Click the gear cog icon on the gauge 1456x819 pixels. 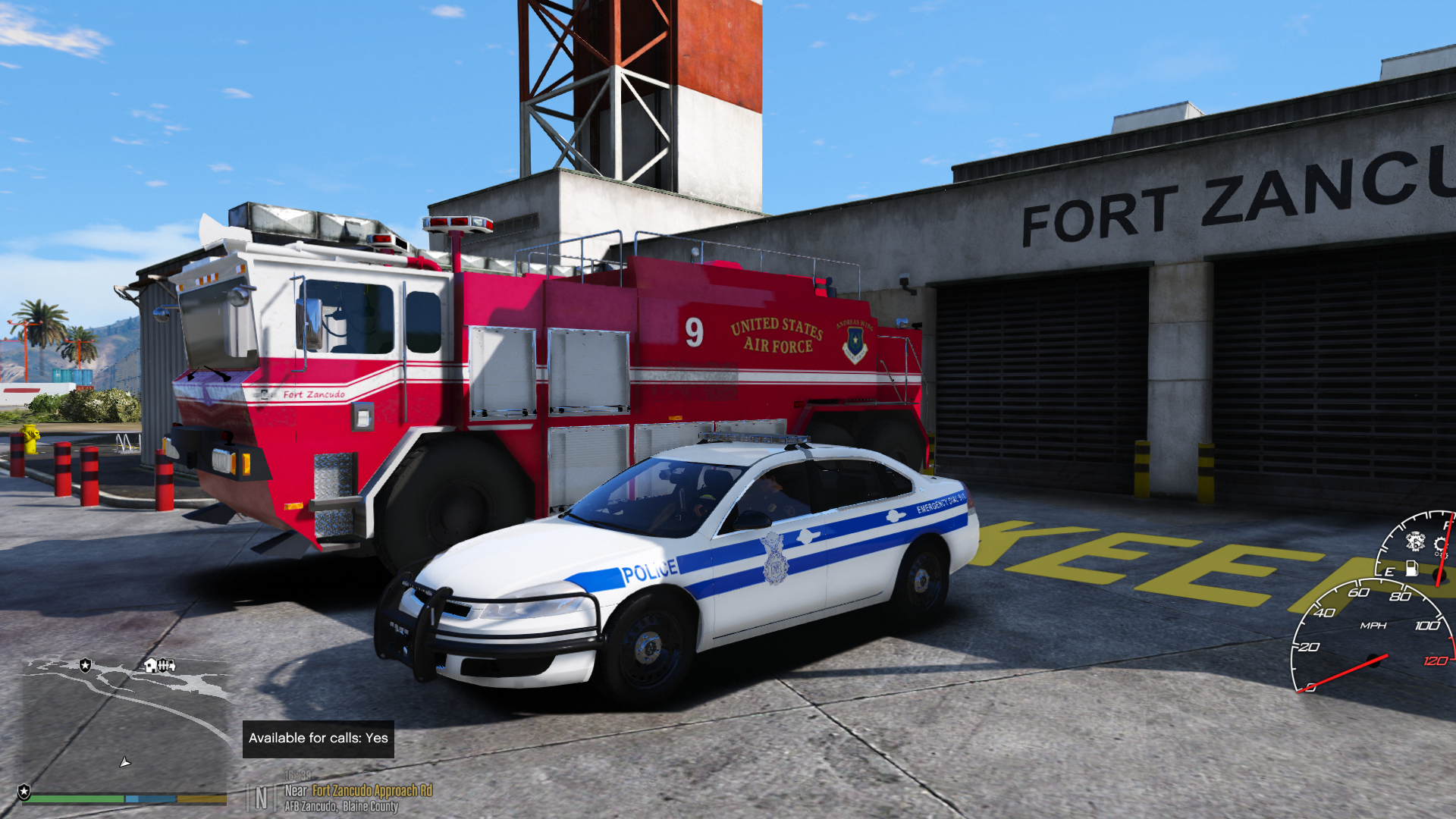[x=1440, y=544]
